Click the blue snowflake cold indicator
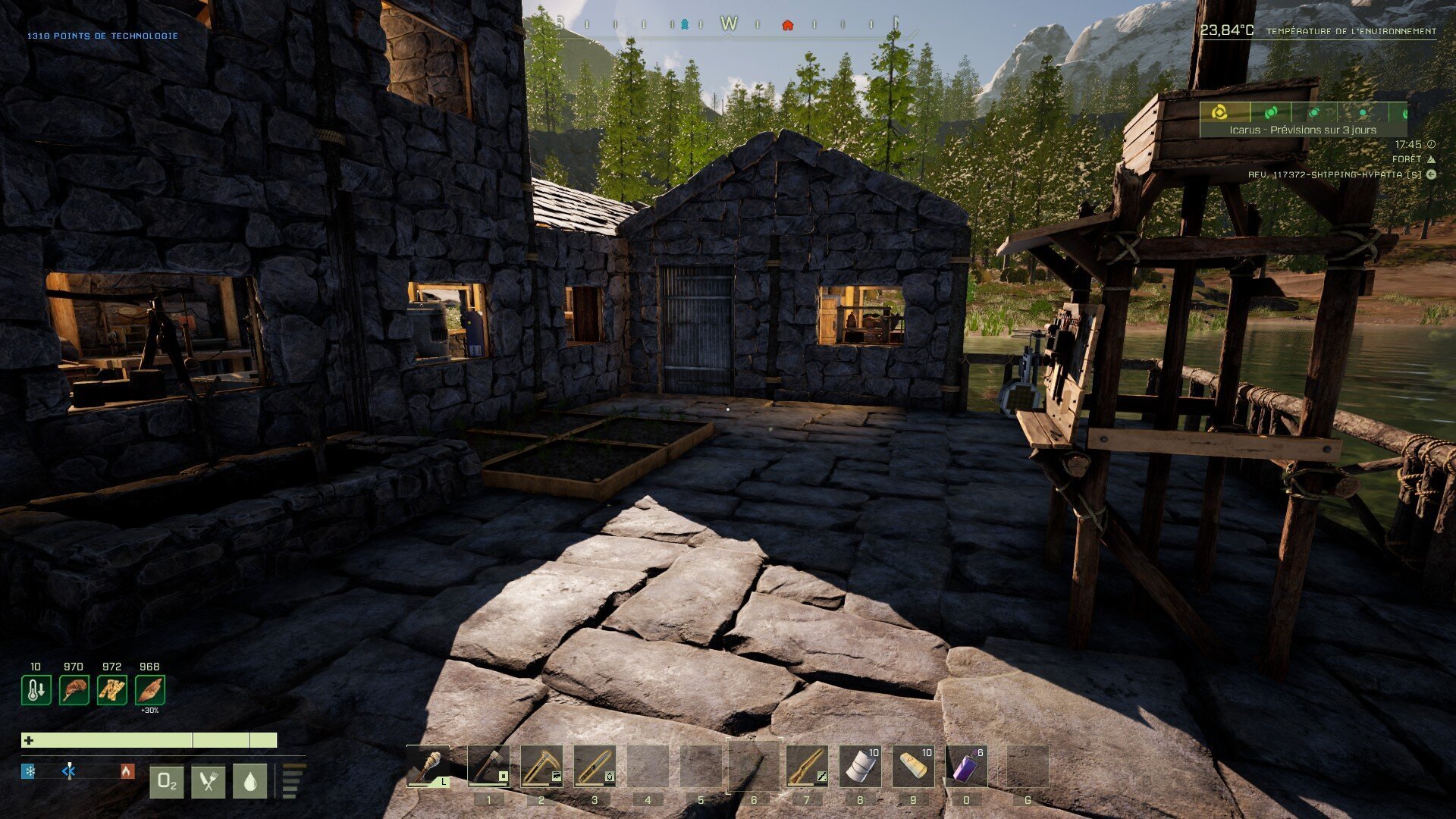The height and width of the screenshot is (819, 1456). click(x=29, y=772)
